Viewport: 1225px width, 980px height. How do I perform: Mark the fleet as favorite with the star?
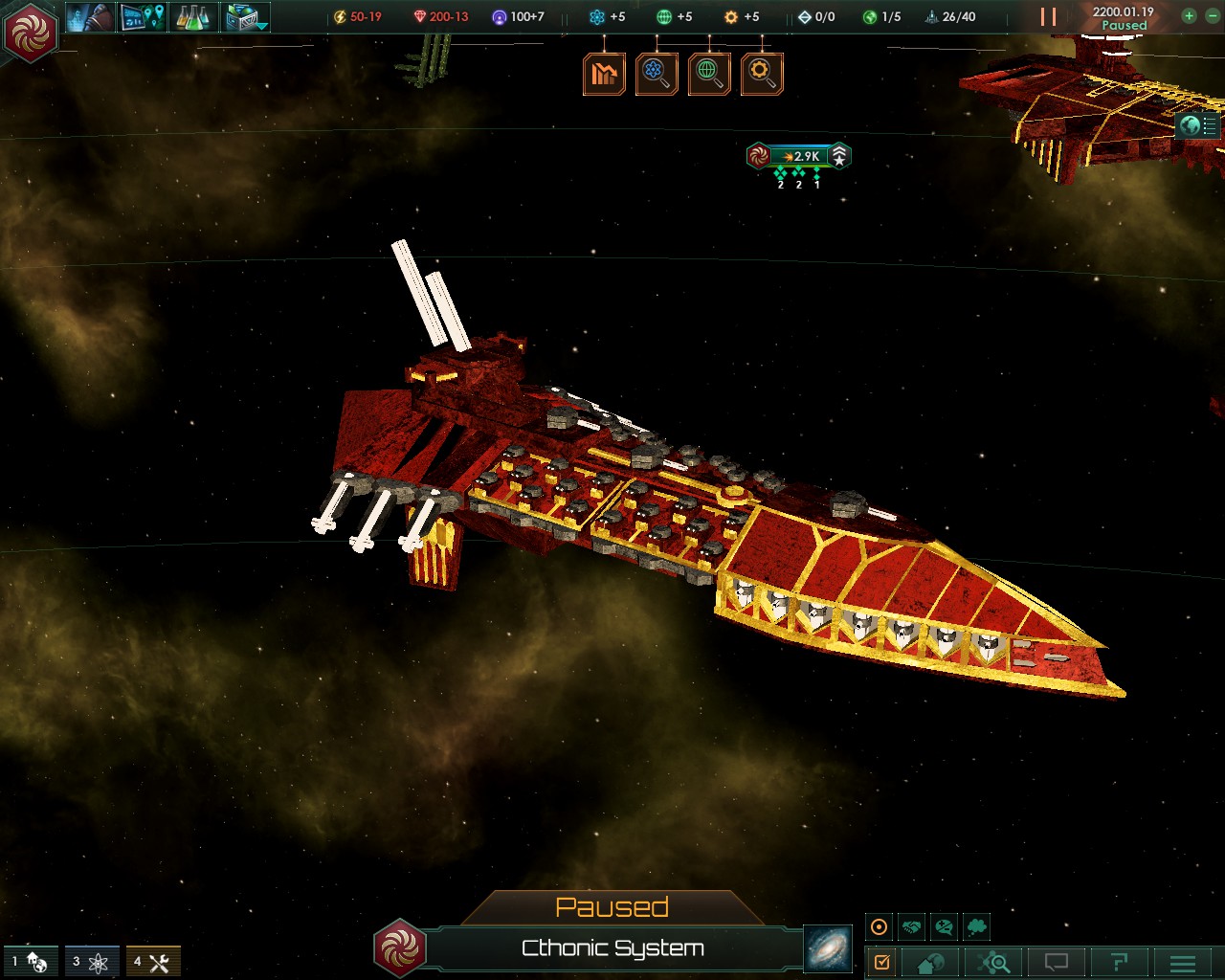839,163
